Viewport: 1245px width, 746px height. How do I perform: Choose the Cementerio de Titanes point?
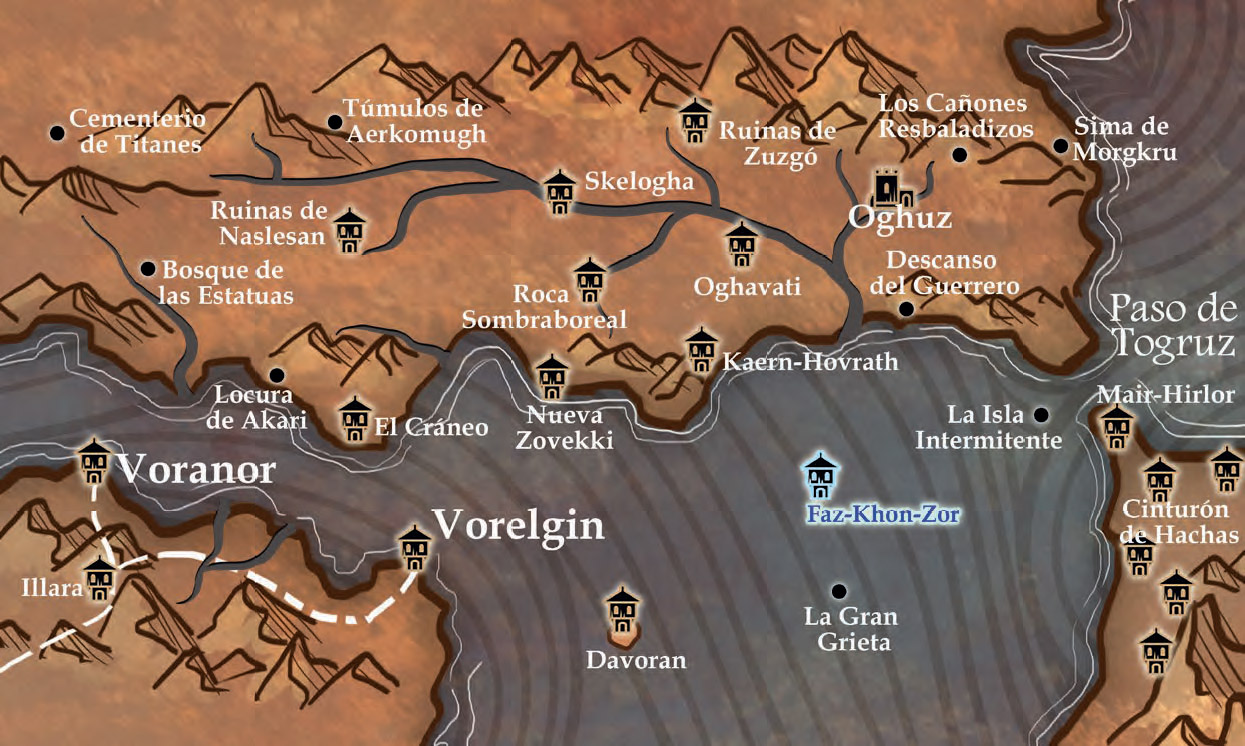(x=57, y=133)
